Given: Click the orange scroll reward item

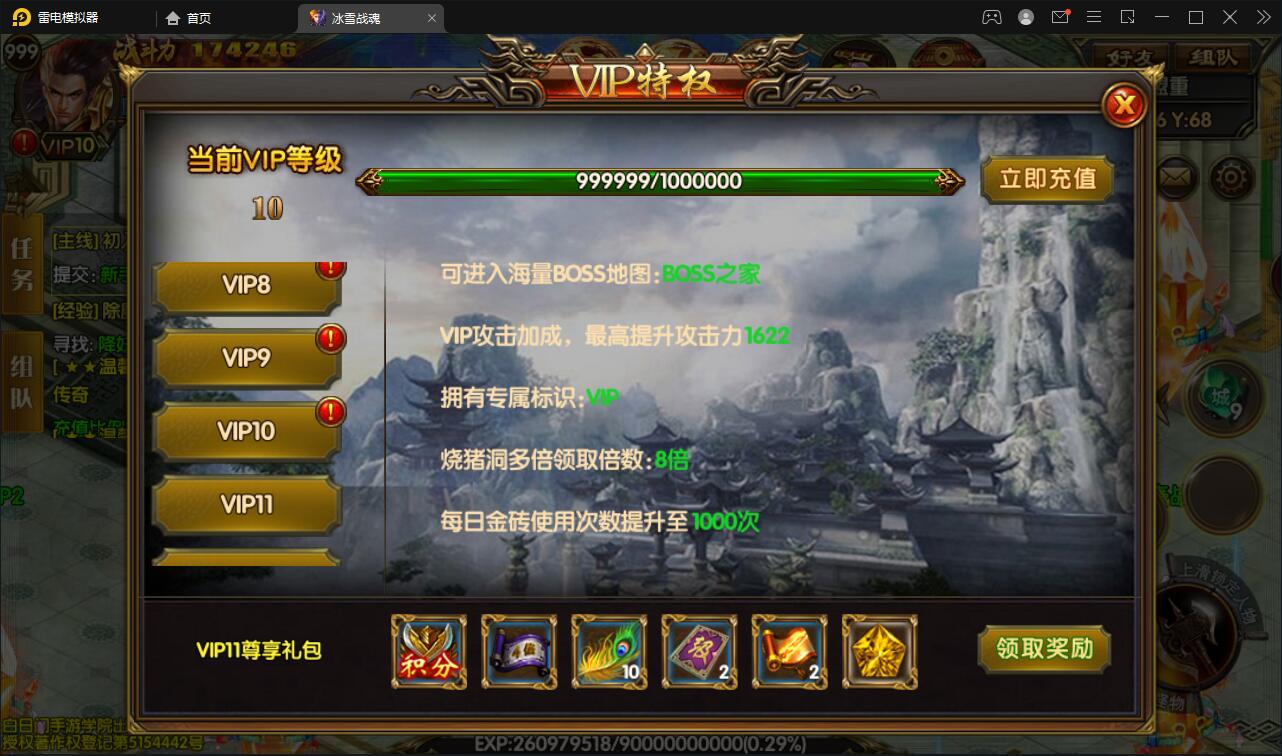Looking at the screenshot, I should (788, 652).
